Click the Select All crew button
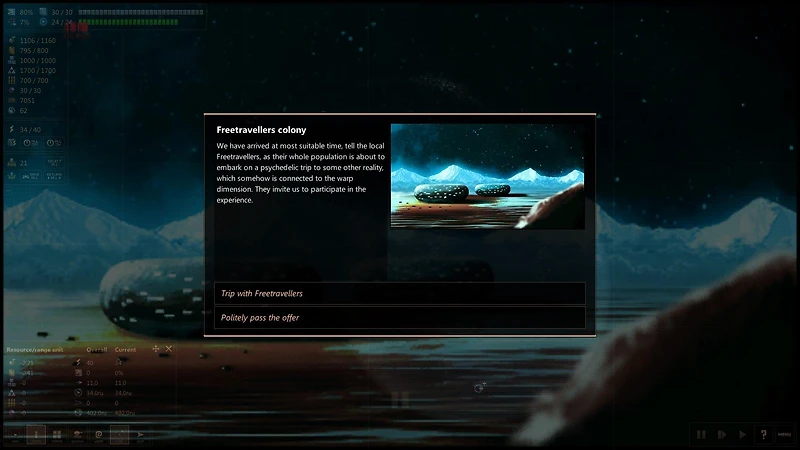The image size is (800, 450). (x=53, y=163)
